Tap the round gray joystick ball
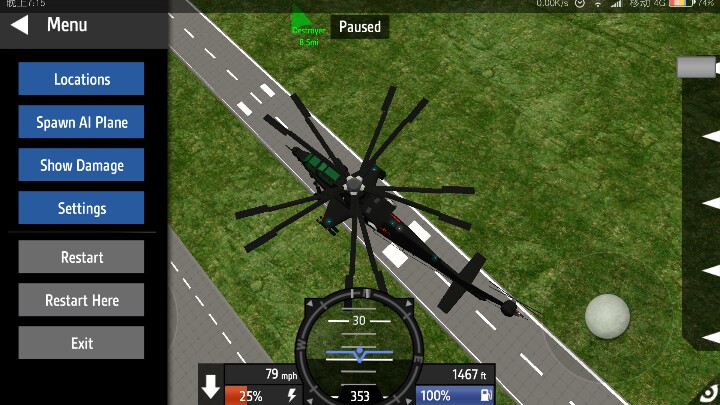Screen dimensions: 720x405 [x=608, y=316]
